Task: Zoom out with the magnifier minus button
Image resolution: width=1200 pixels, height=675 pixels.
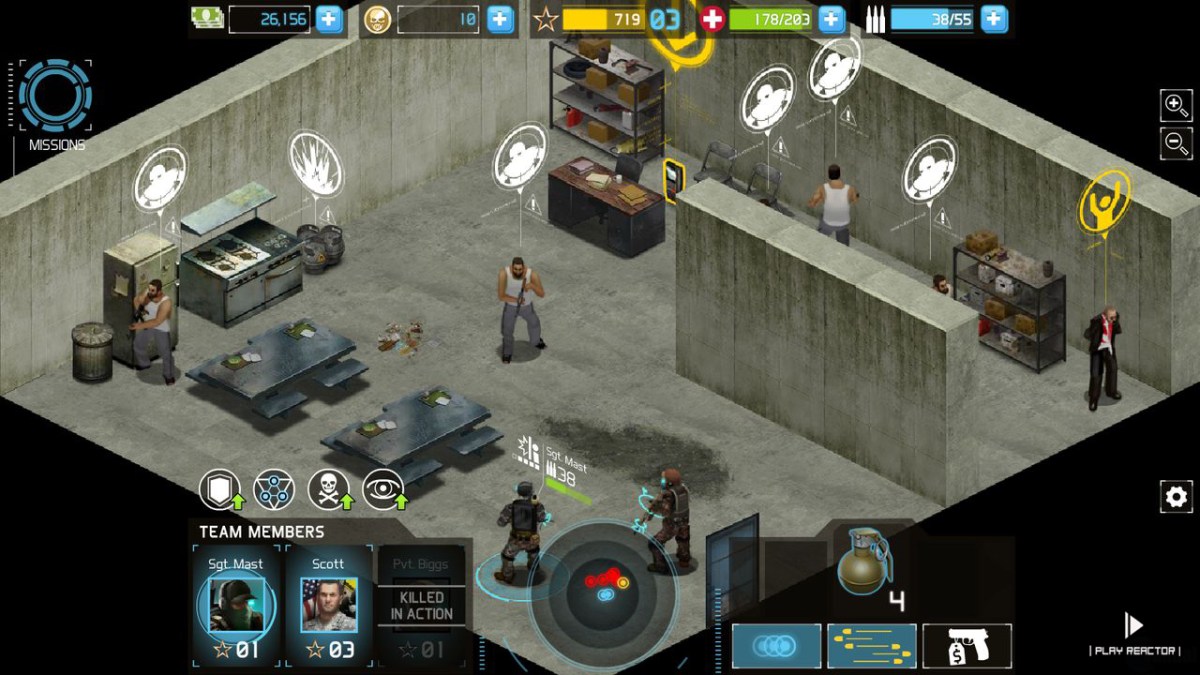Action: (1175, 143)
